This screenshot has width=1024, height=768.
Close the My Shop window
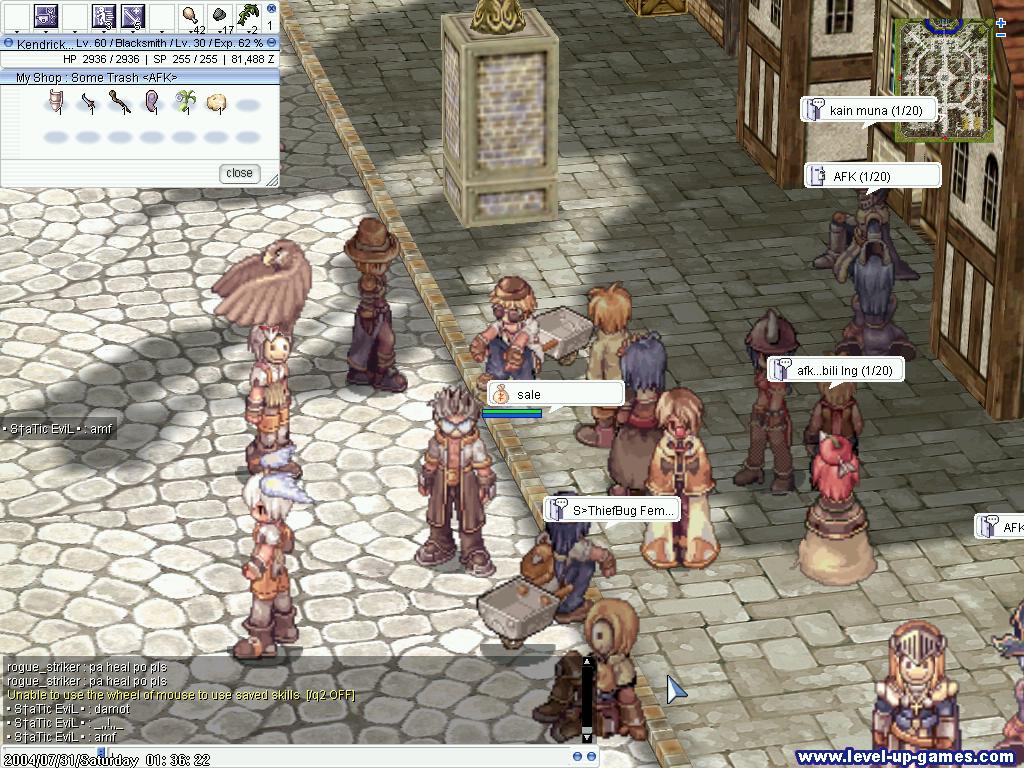[x=239, y=173]
